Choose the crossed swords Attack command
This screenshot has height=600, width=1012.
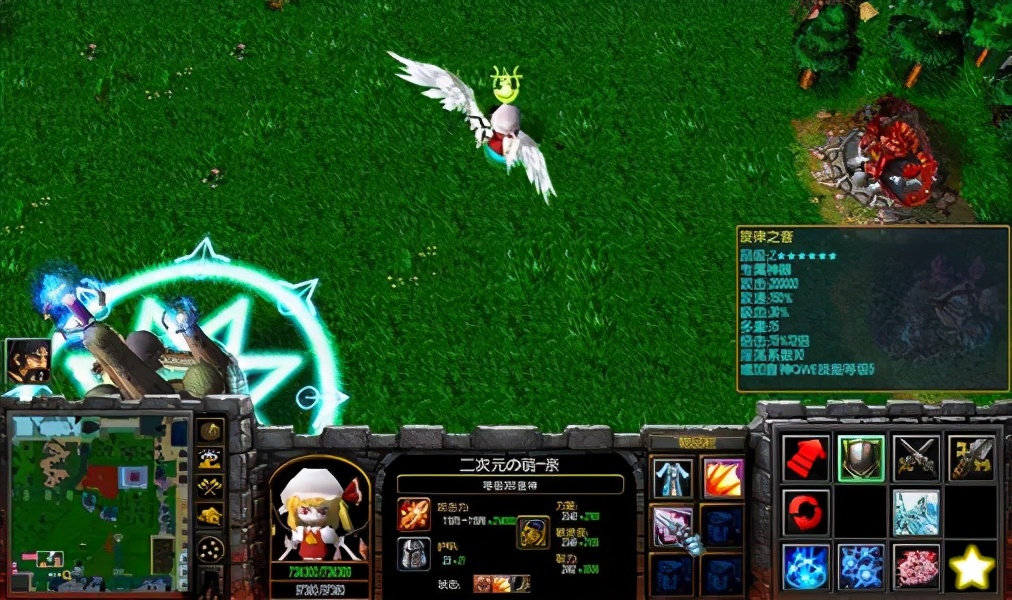(x=915, y=458)
